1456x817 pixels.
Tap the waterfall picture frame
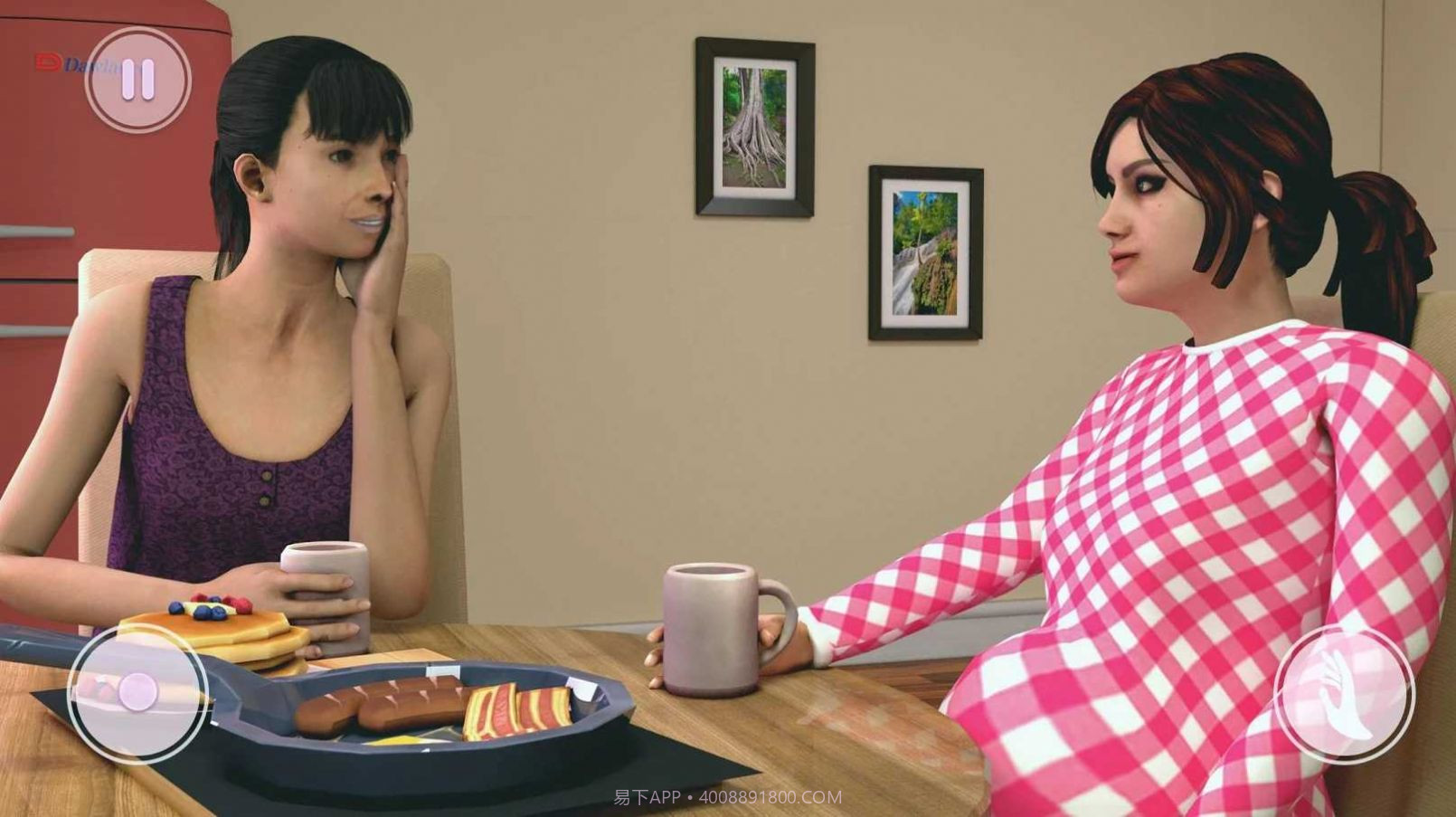[x=924, y=252]
